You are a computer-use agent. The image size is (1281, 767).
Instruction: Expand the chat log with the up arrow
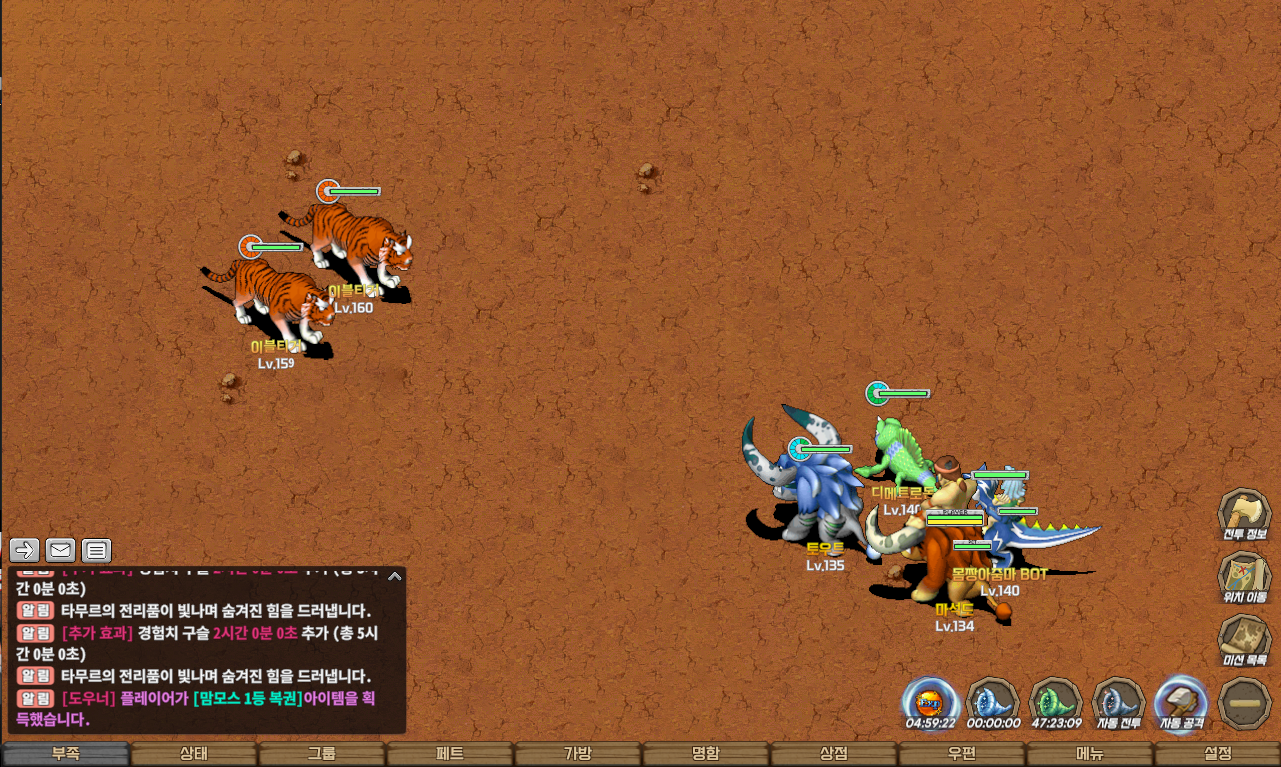pos(395,576)
